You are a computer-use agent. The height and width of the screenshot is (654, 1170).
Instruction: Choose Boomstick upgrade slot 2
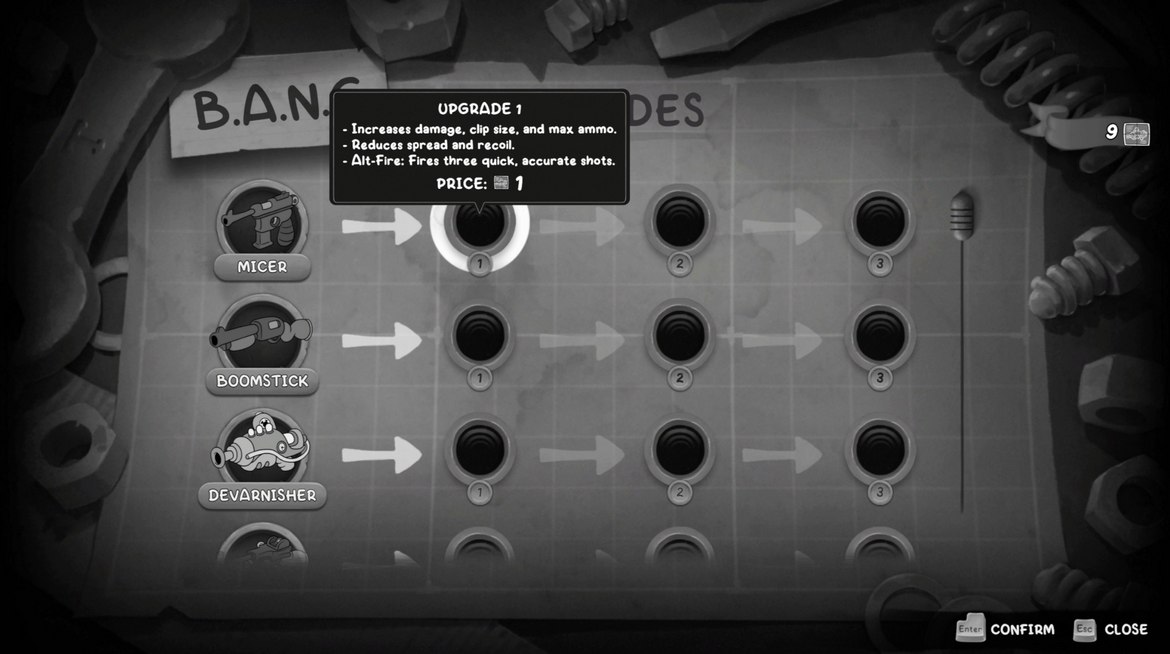coord(680,337)
